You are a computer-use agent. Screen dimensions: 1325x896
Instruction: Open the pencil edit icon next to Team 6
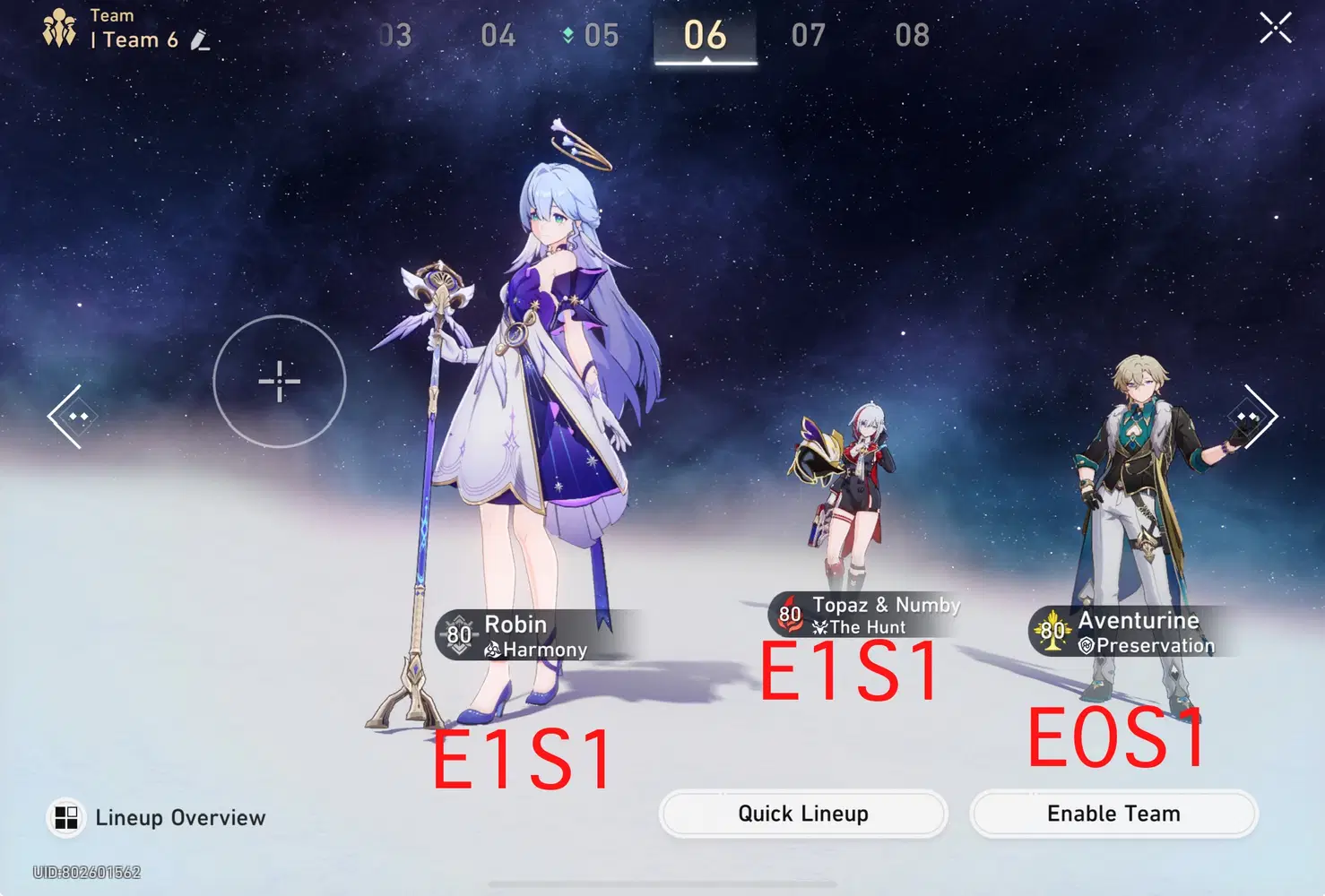tap(201, 40)
